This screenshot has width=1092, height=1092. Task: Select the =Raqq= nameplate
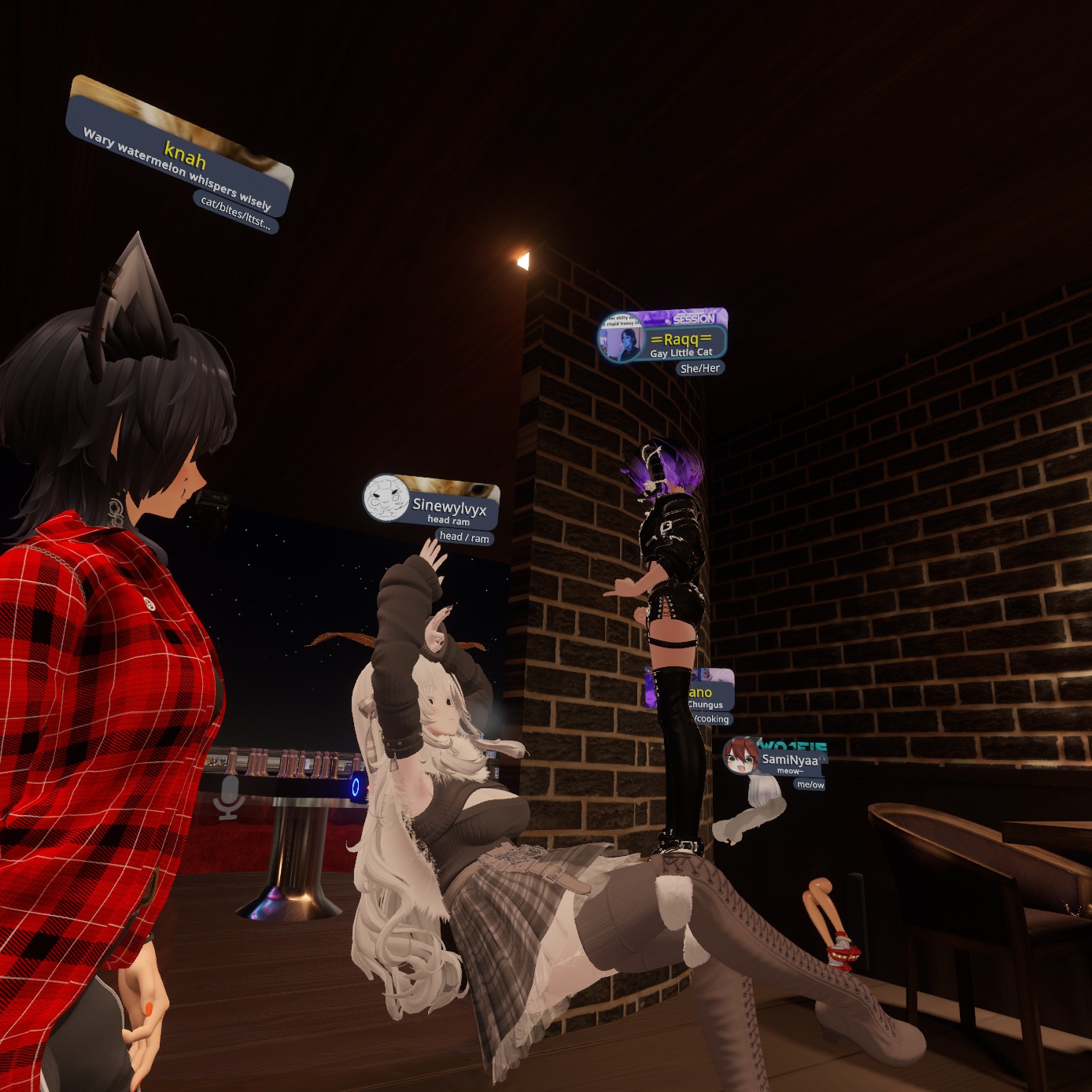coord(680,341)
